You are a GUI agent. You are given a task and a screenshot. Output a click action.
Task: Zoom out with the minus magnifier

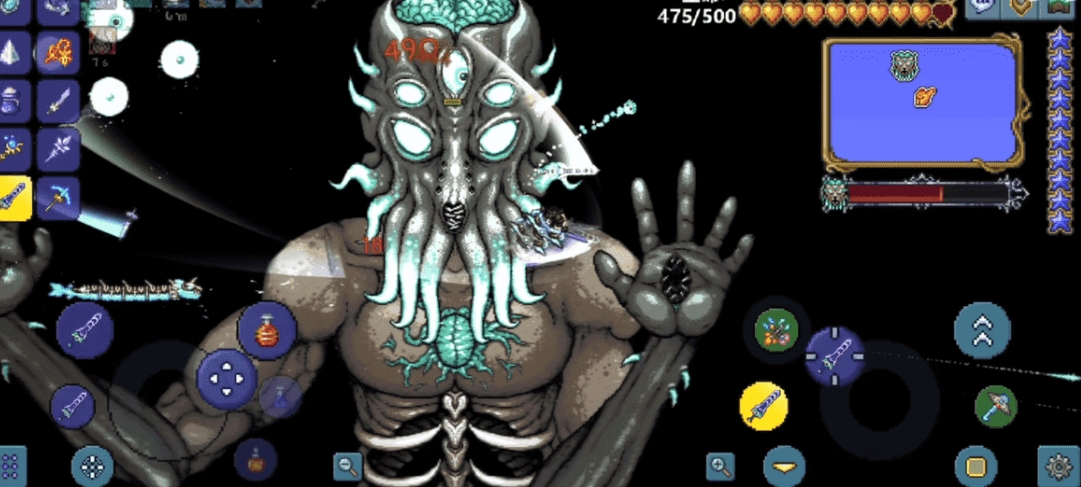tap(348, 465)
